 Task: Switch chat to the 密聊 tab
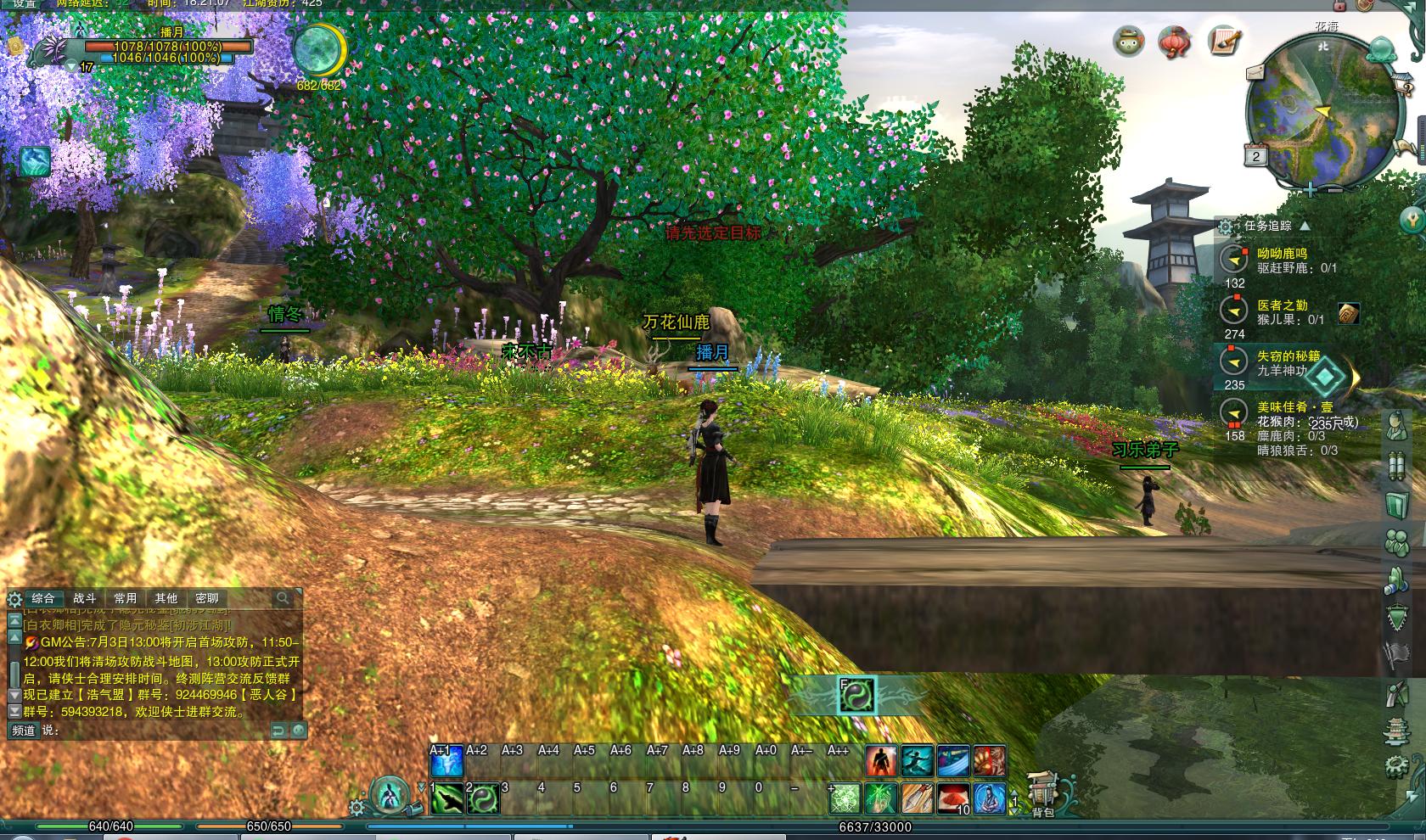click(x=206, y=598)
